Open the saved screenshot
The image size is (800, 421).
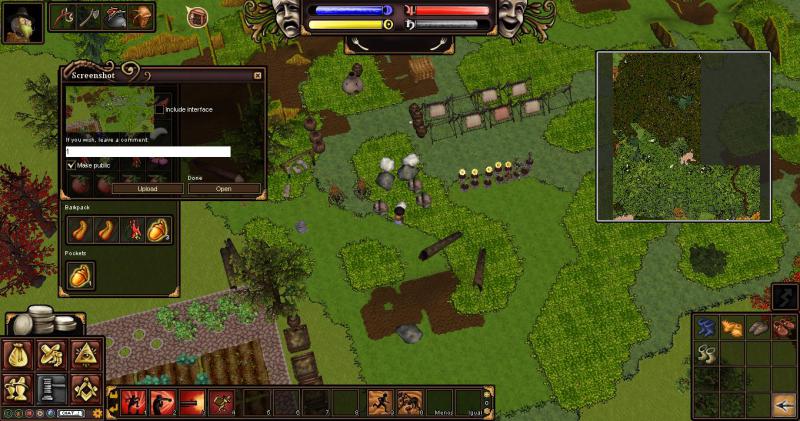point(223,188)
